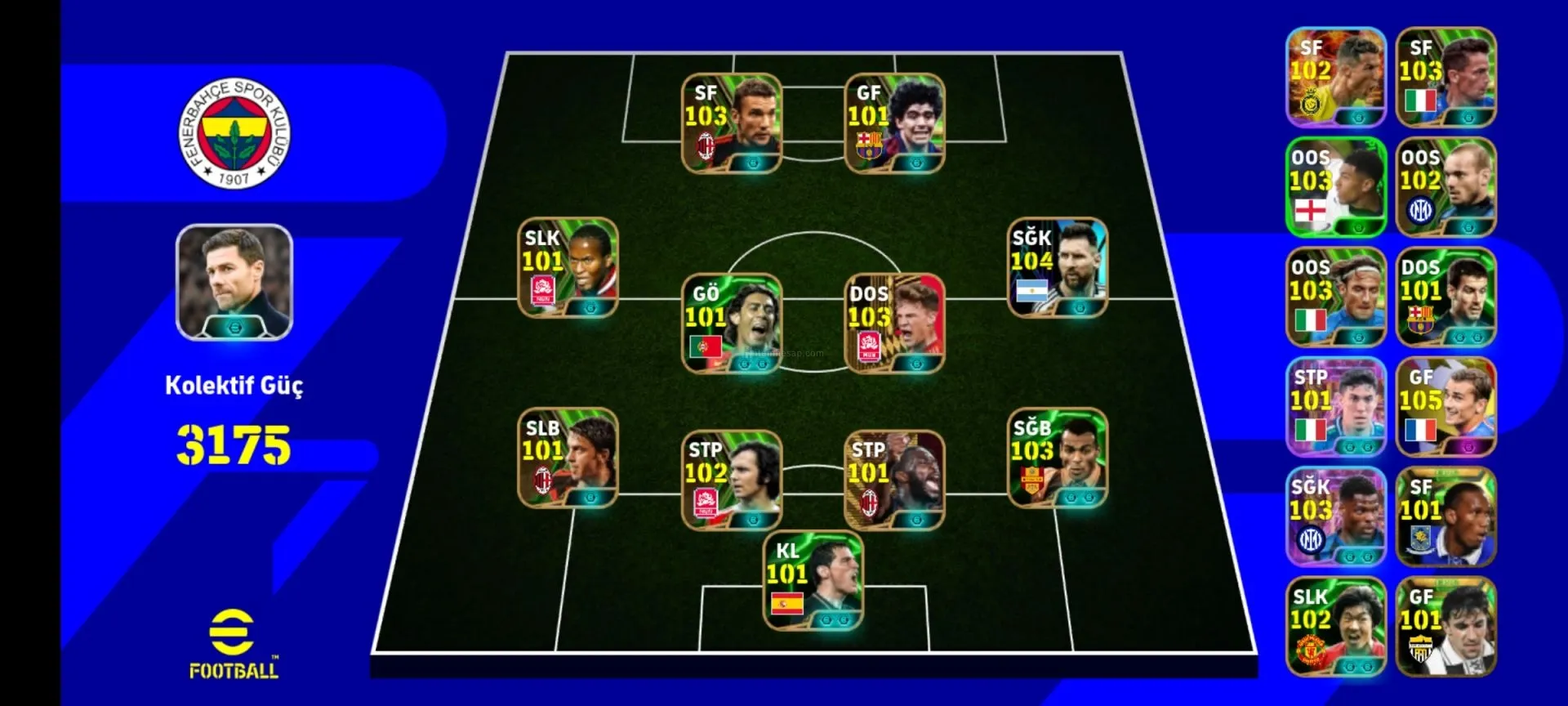The height and width of the screenshot is (706, 1568).
Task: Select the SF 103 striker card on the pitch
Action: (732, 123)
